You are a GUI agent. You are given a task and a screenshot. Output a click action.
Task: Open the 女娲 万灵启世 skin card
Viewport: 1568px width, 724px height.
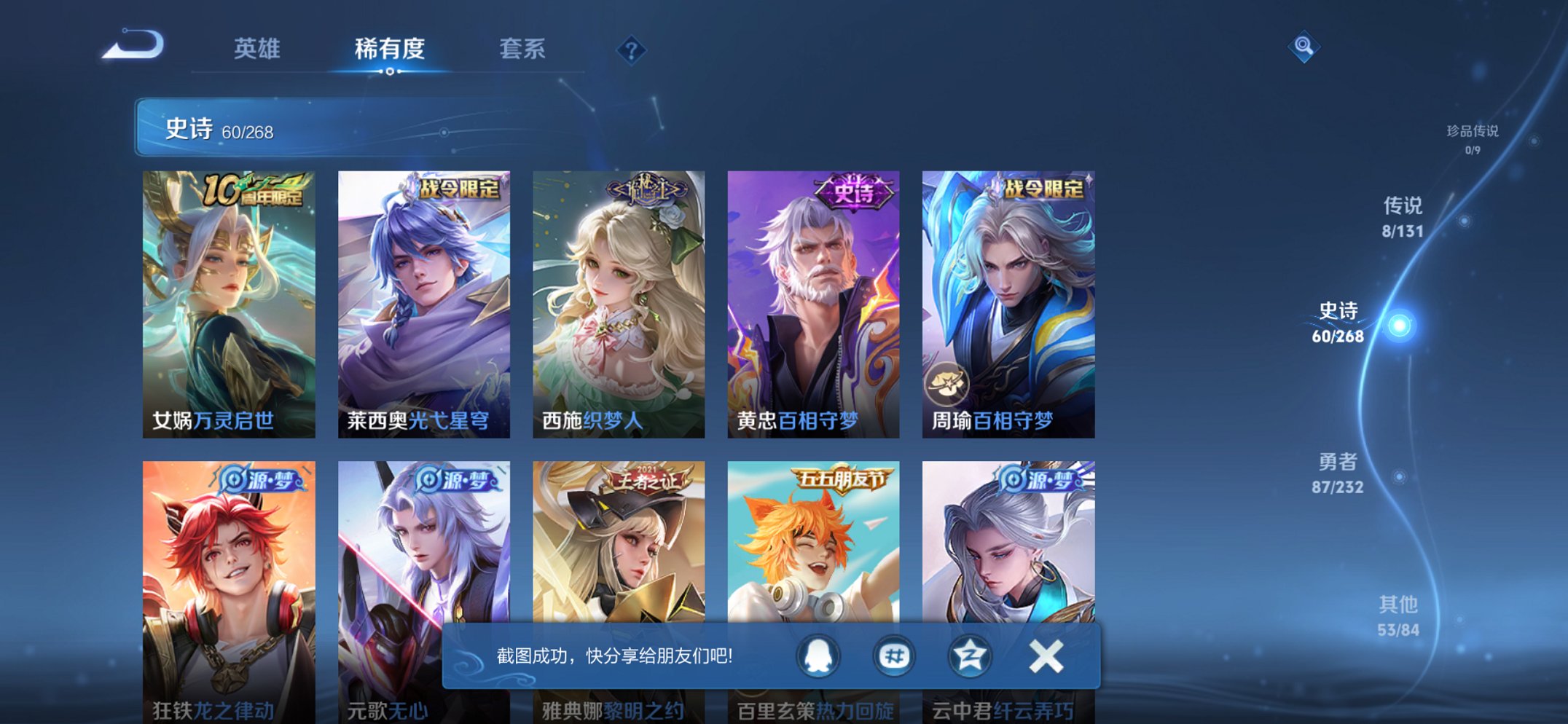point(227,302)
